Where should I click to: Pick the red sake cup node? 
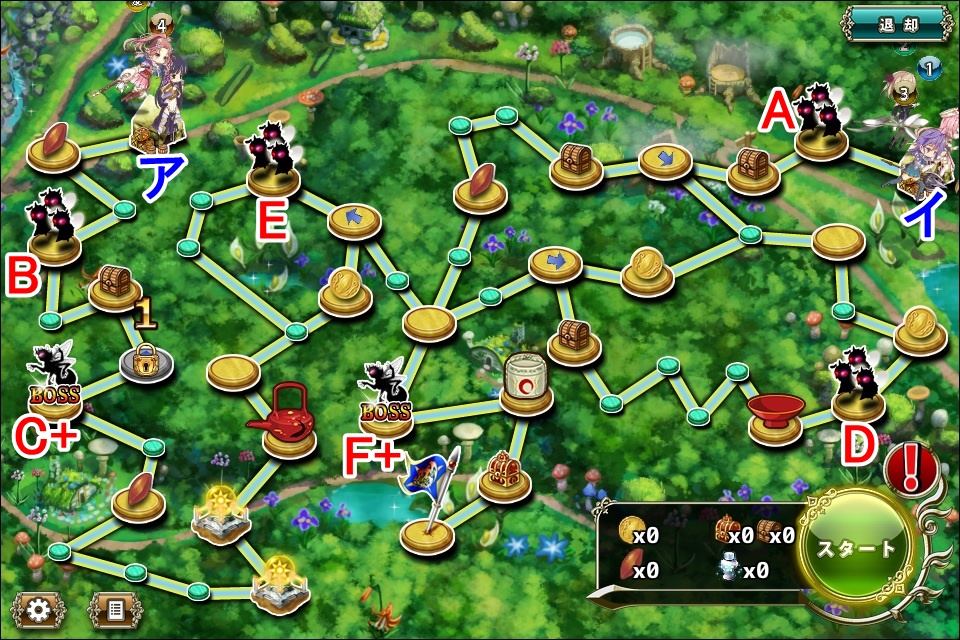point(775,417)
